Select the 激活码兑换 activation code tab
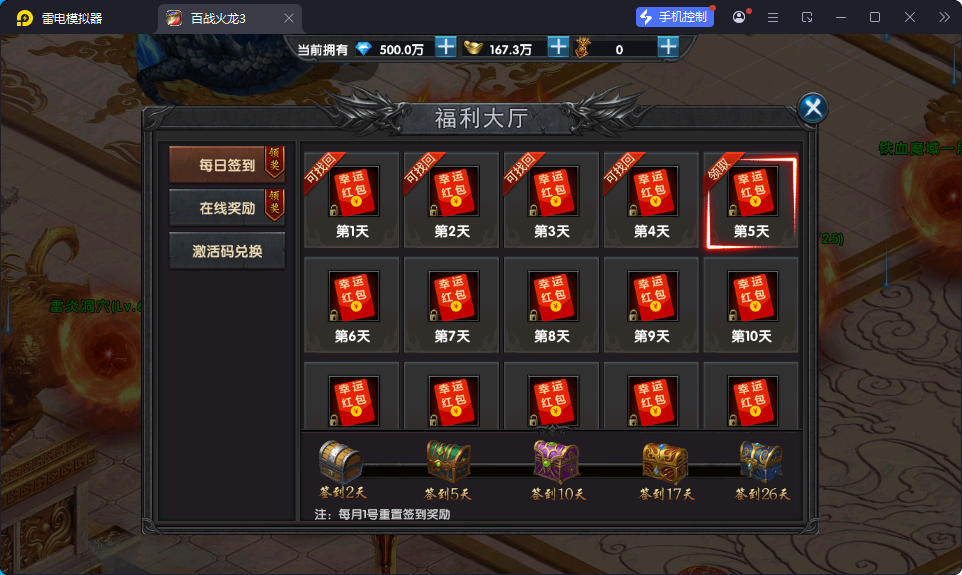Viewport: 962px width, 575px height. coord(227,251)
